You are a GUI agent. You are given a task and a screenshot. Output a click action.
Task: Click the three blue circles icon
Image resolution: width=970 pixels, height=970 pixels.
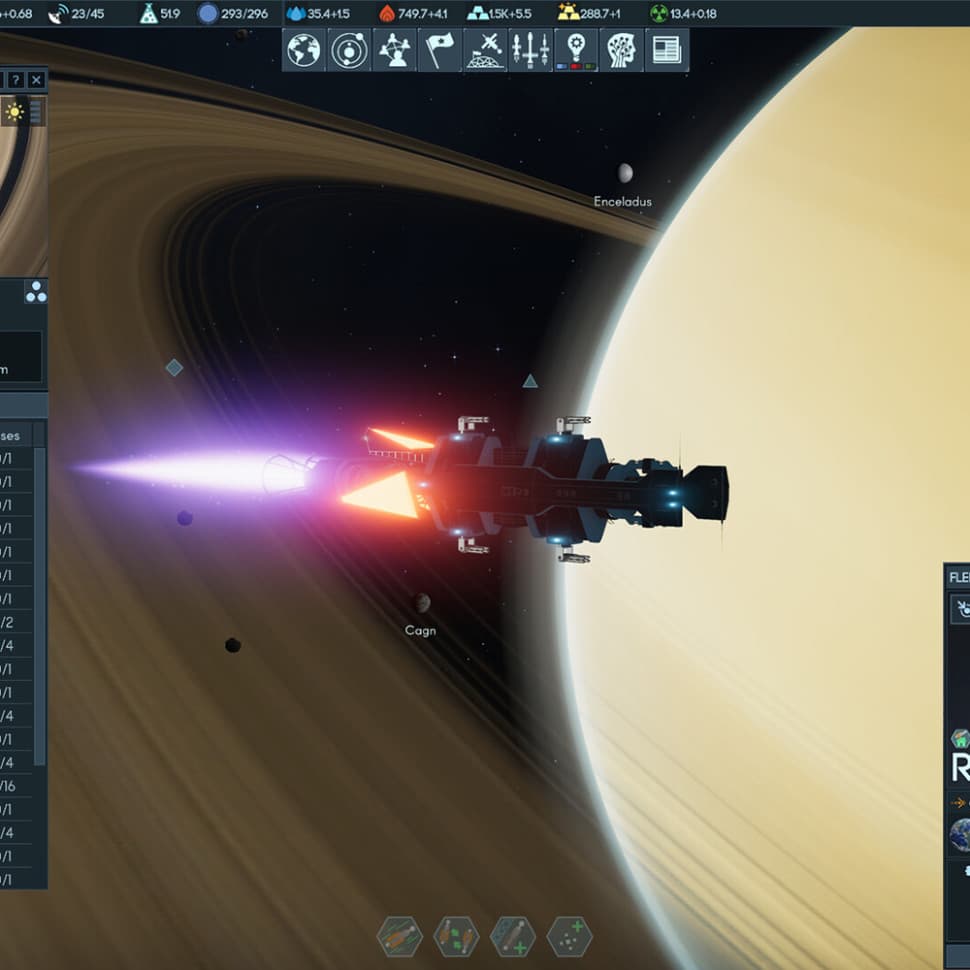36,292
